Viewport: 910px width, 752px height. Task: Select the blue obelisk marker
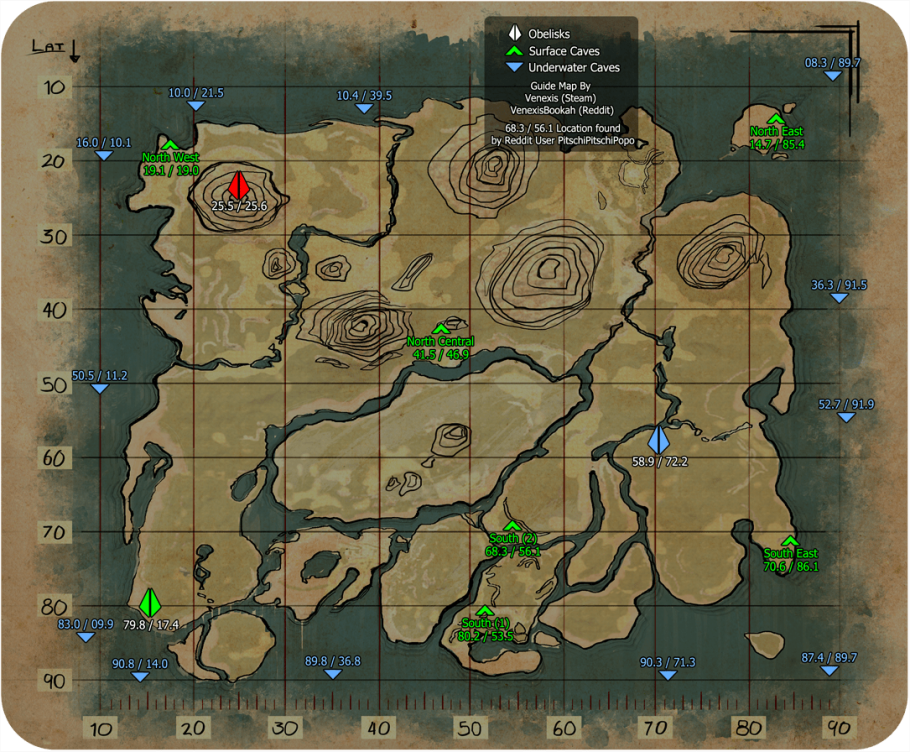657,439
